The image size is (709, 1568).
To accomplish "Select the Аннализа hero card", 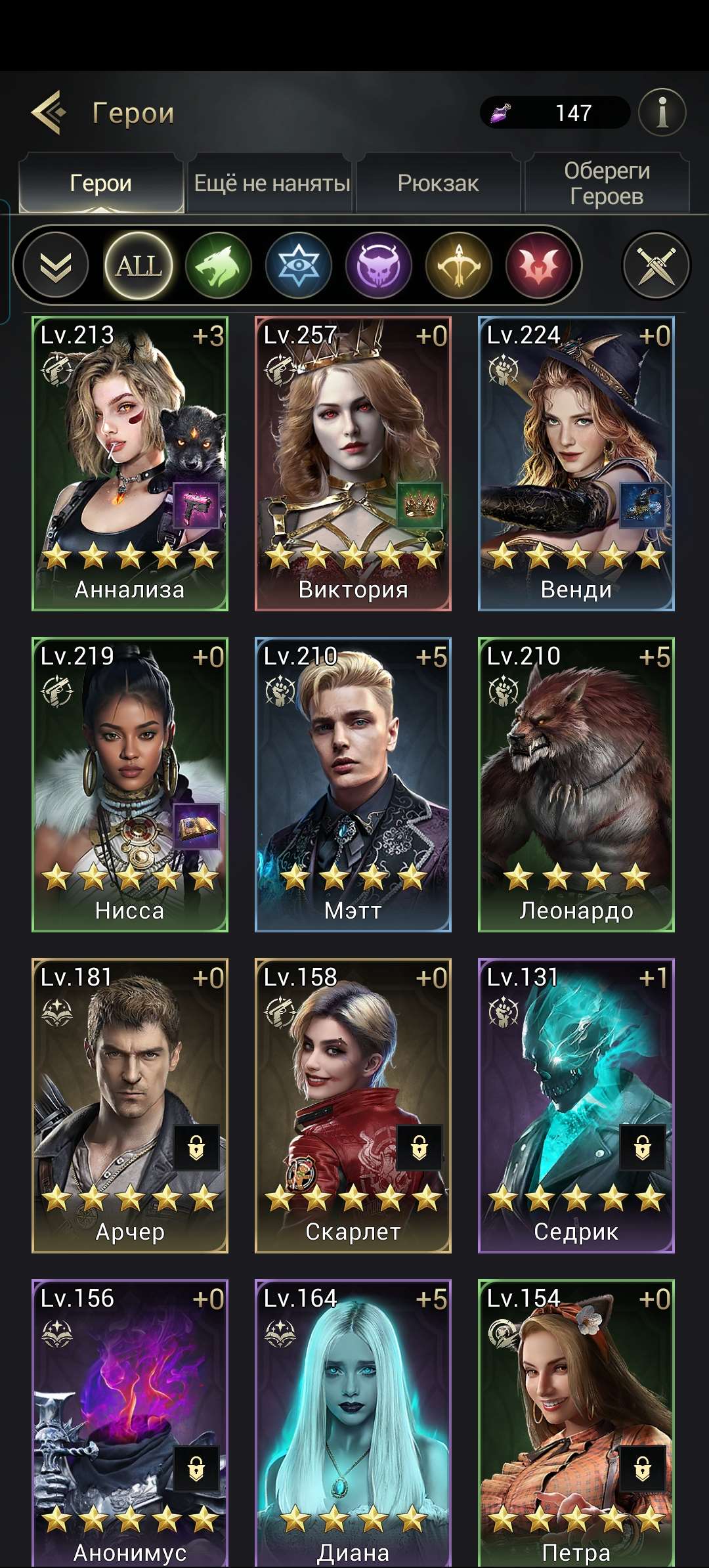I will (x=130, y=464).
